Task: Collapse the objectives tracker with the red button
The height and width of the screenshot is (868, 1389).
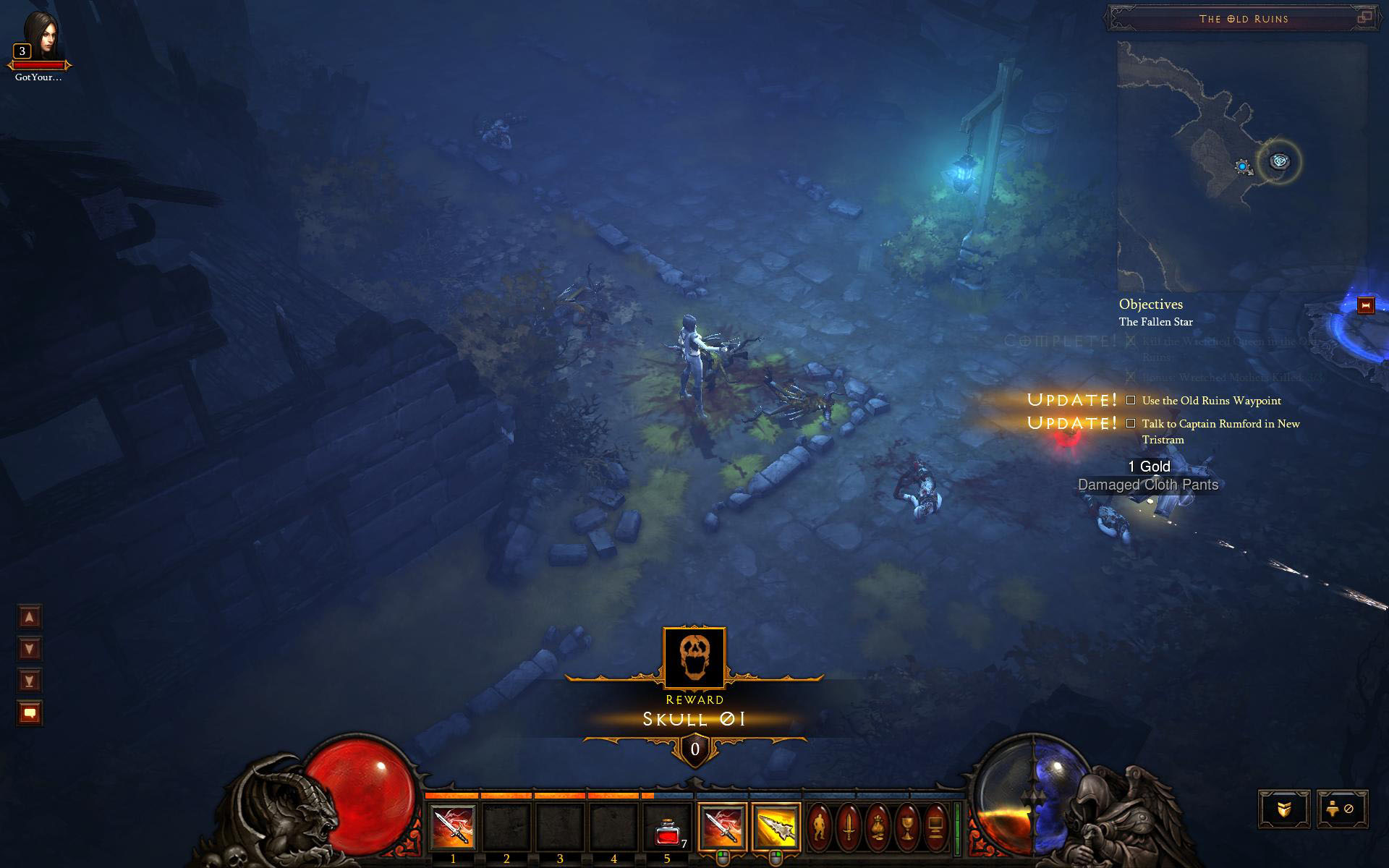Action: point(1366,305)
